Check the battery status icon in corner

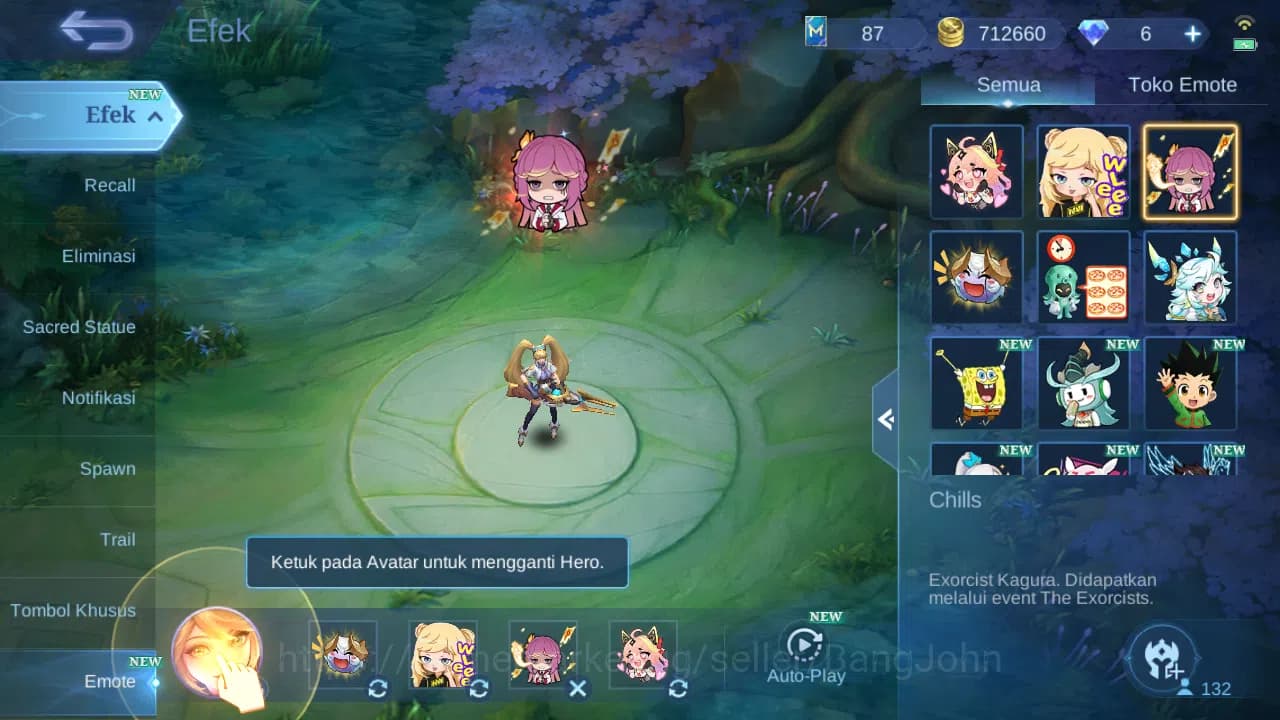click(1245, 42)
